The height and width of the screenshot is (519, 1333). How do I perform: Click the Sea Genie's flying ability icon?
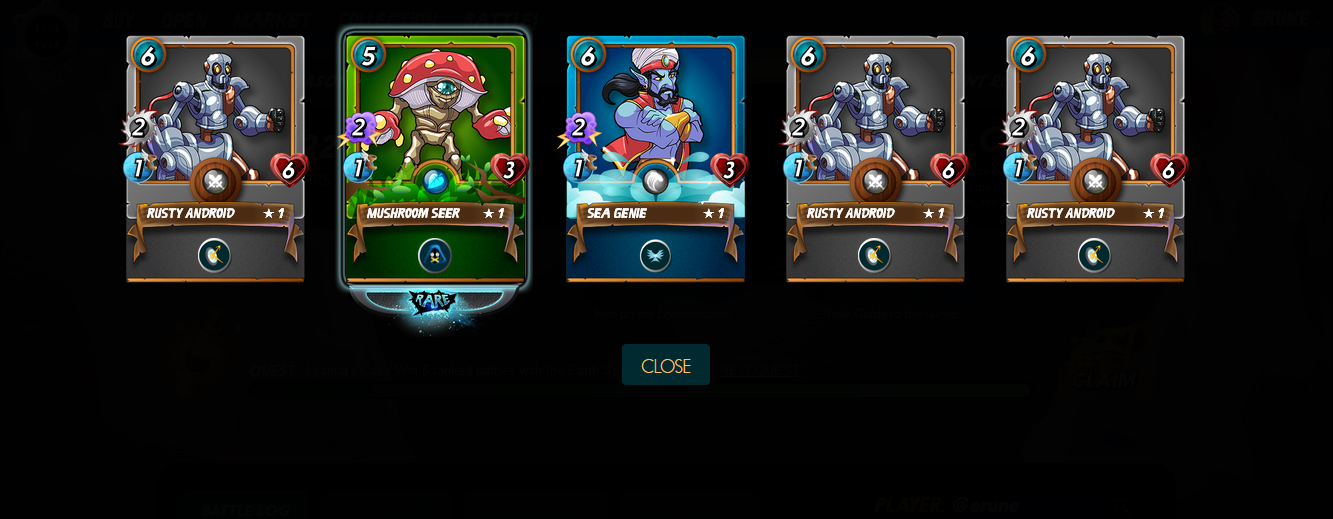coord(655,255)
